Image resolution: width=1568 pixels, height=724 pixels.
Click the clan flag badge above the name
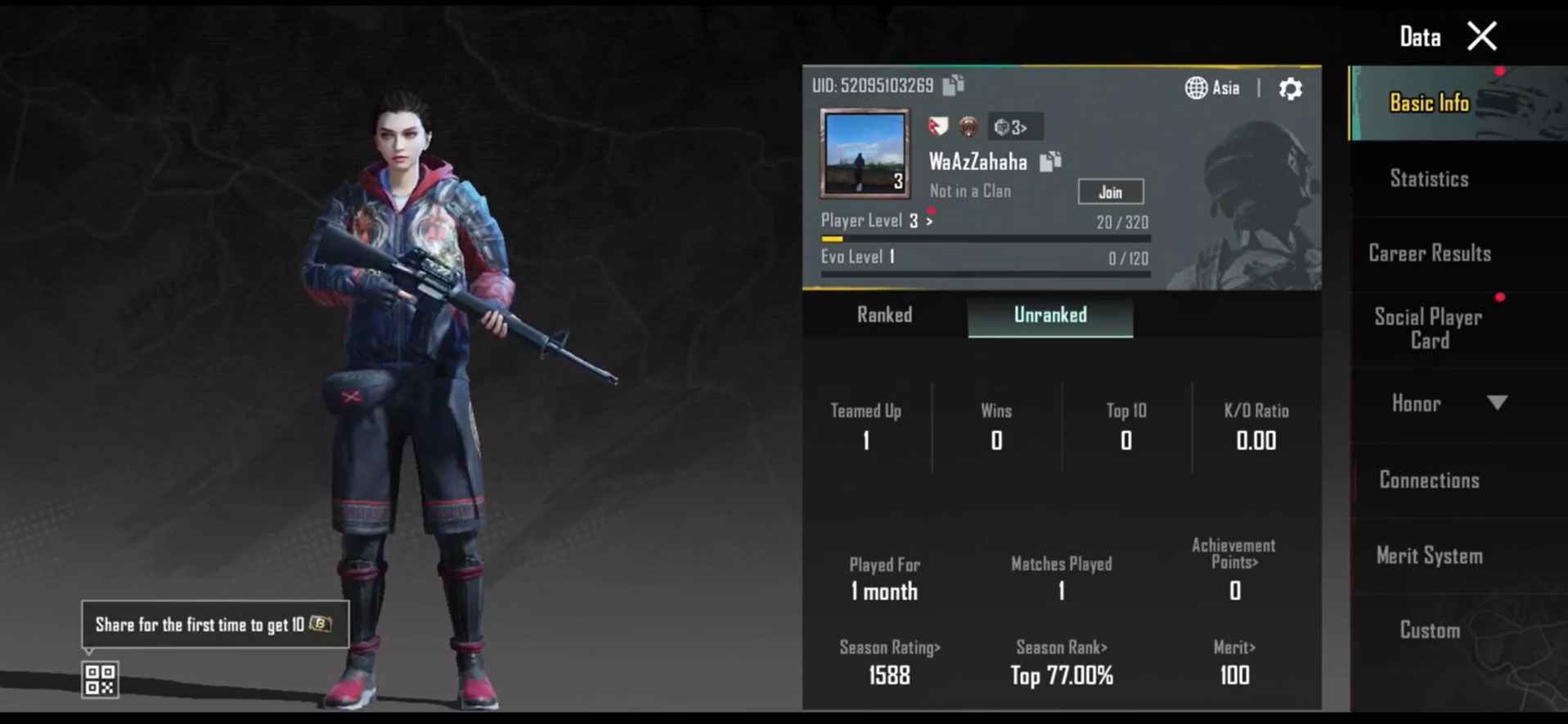939,126
